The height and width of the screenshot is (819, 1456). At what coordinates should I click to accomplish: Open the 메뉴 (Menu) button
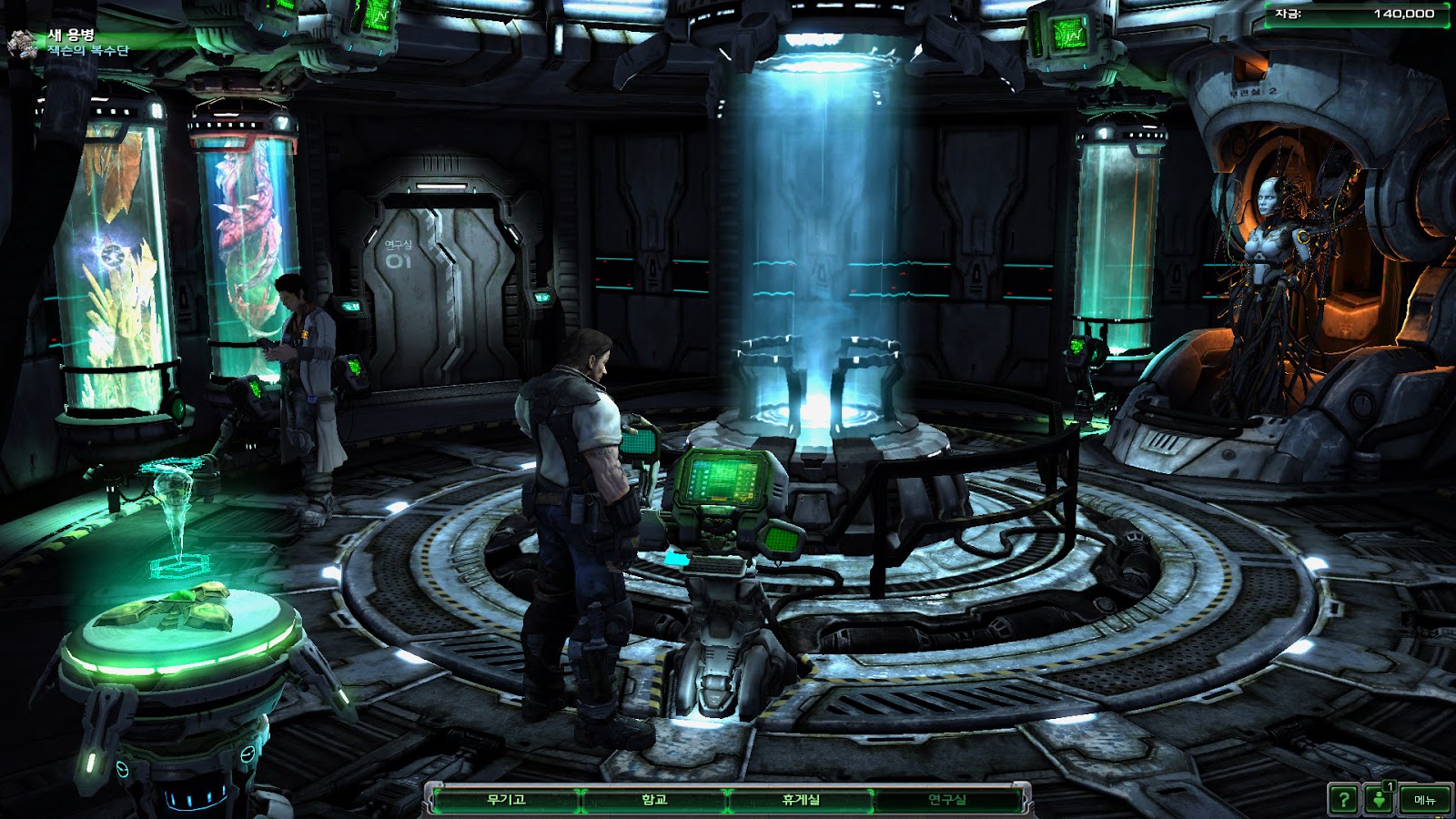pyautogui.click(x=1424, y=800)
